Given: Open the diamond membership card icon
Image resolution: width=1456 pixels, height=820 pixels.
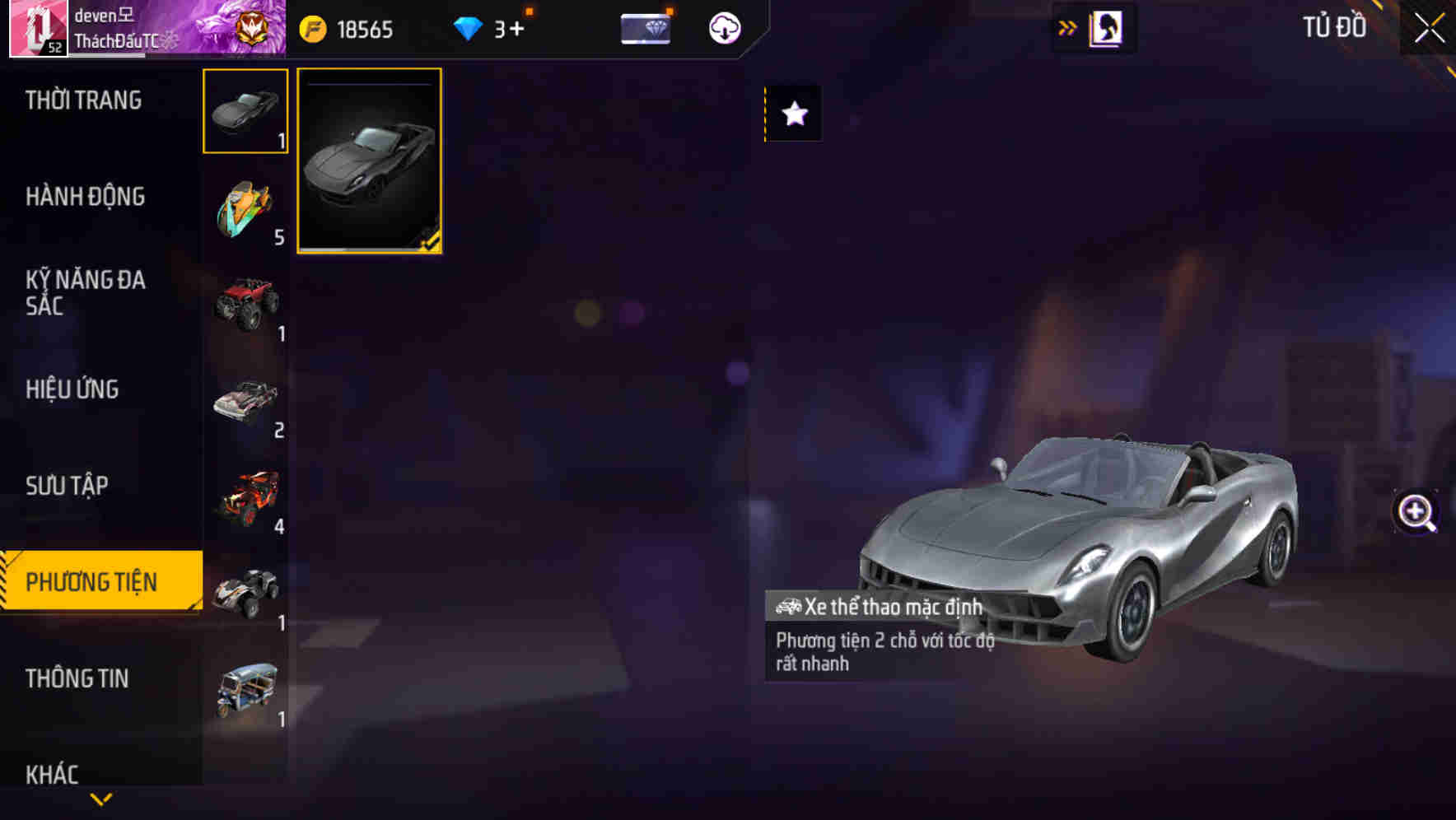Looking at the screenshot, I should pos(646,28).
